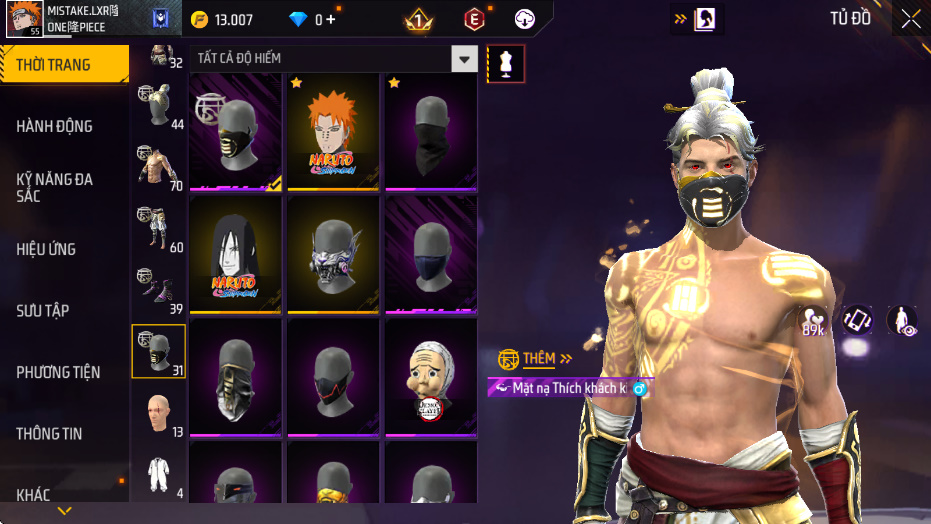
Task: Choose the long black-haired Orochimaru head item
Action: 236,253
